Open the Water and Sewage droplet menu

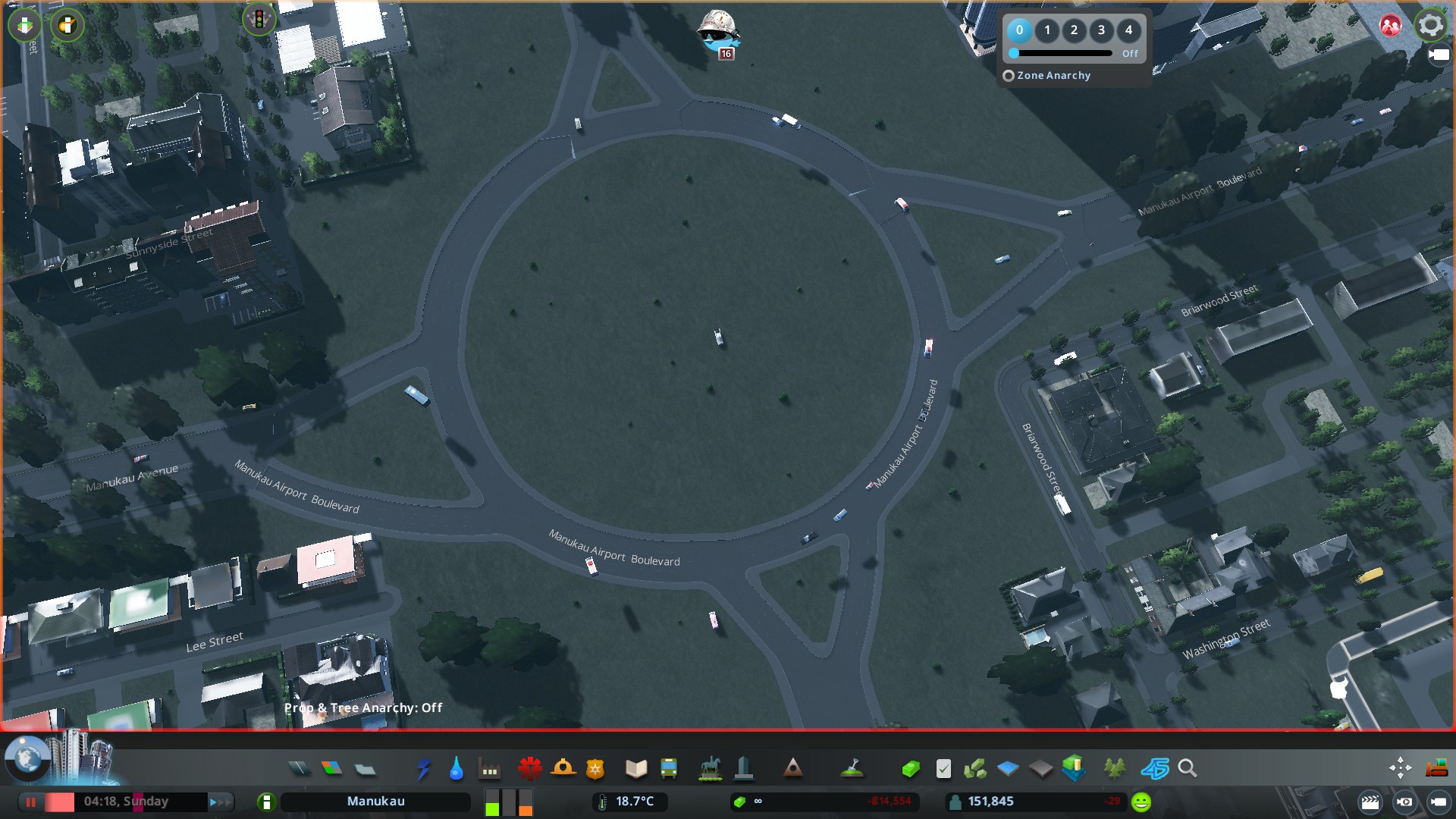coord(456,769)
